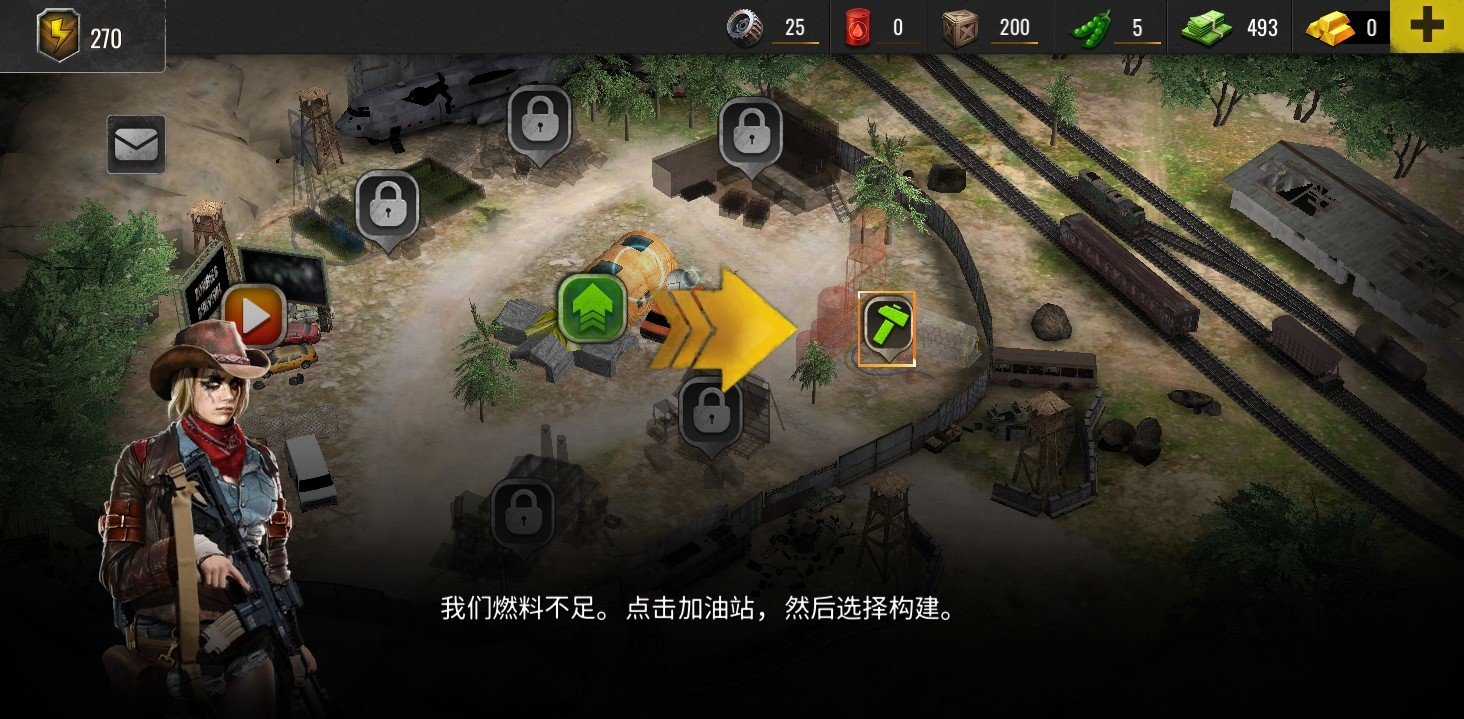Click the orange play button marker
This screenshot has width=1464, height=719.
click(x=255, y=316)
